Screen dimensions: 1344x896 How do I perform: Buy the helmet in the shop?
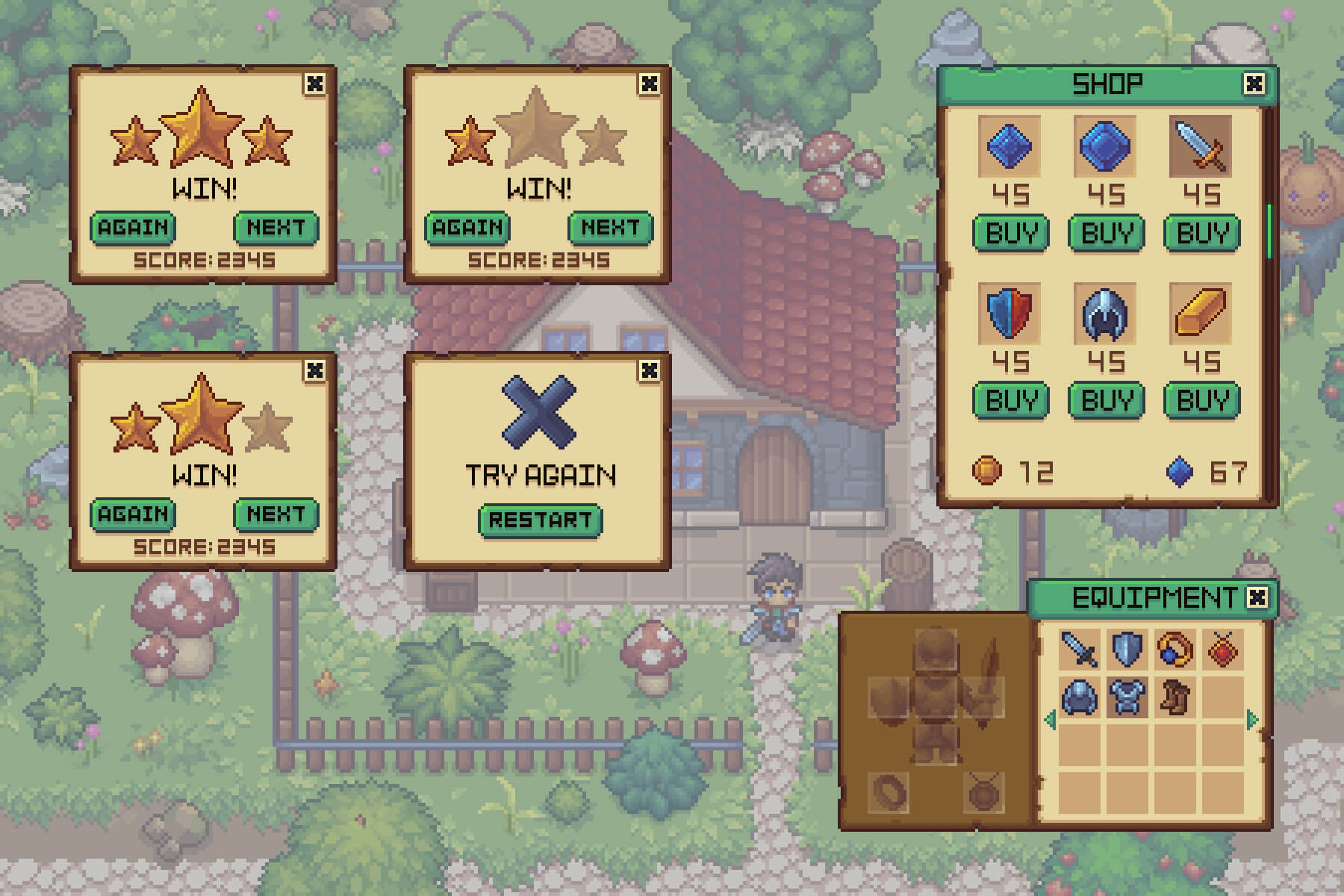[x=1106, y=400]
